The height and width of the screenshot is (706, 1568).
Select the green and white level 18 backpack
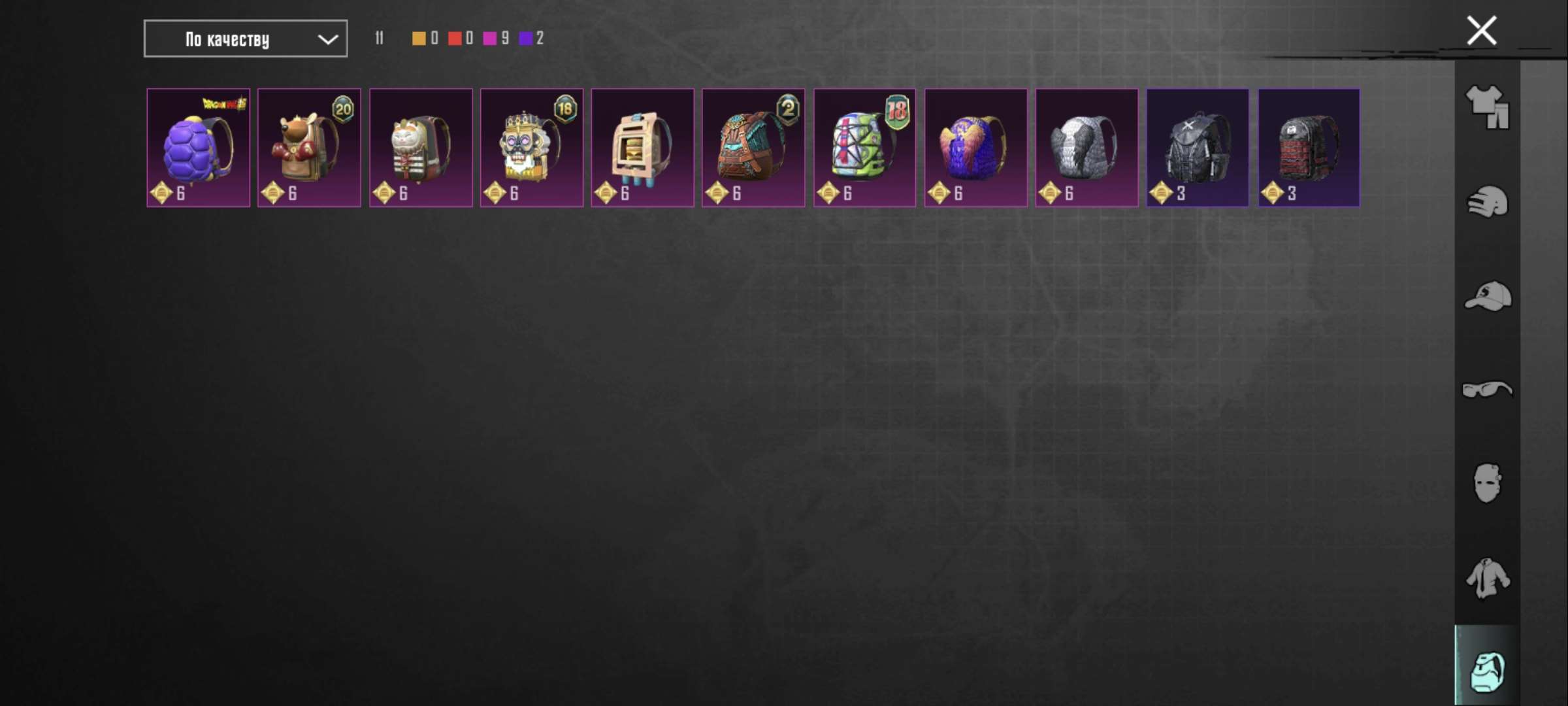[x=864, y=148]
